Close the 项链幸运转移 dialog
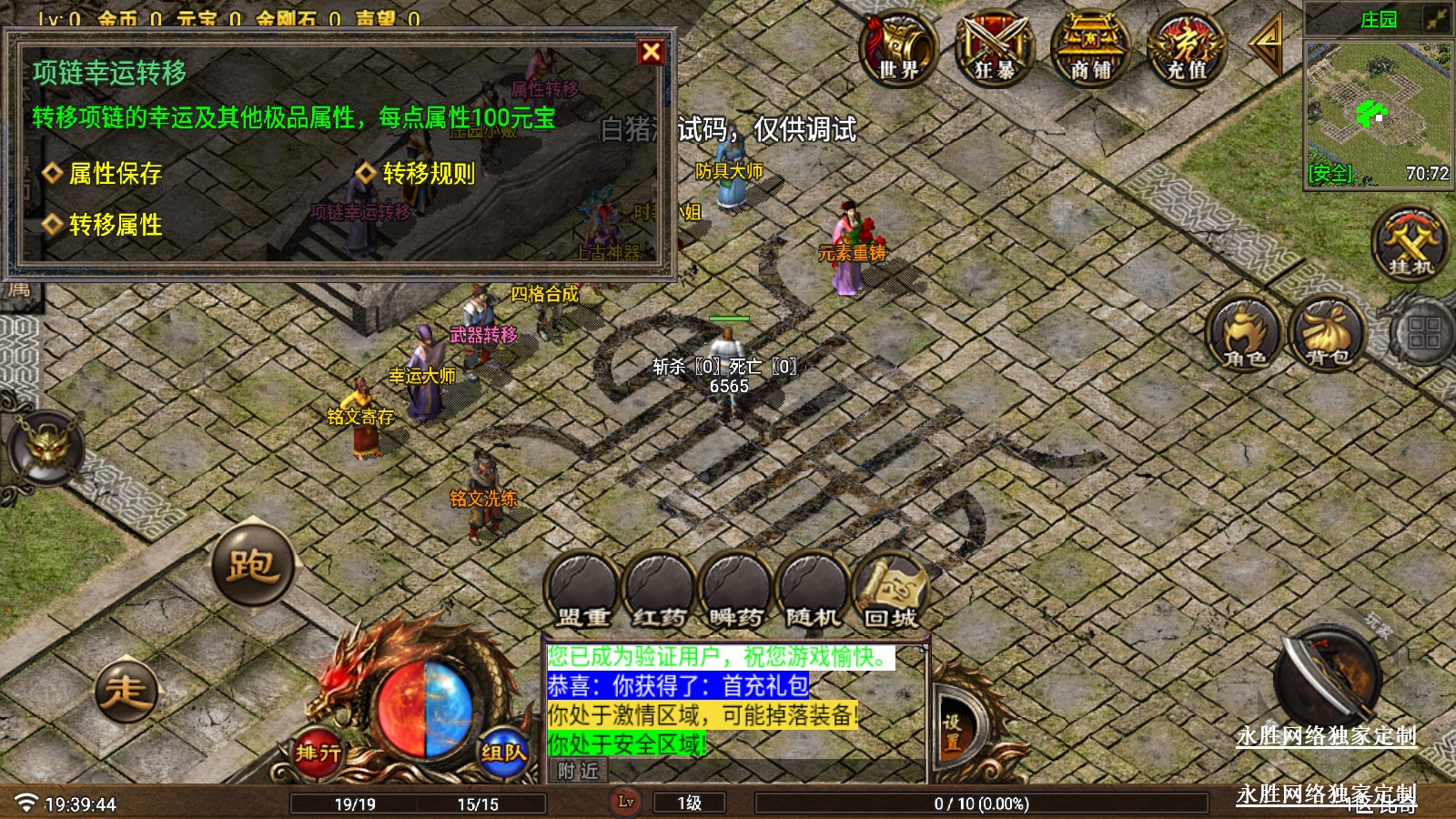1456x819 pixels. click(x=651, y=52)
